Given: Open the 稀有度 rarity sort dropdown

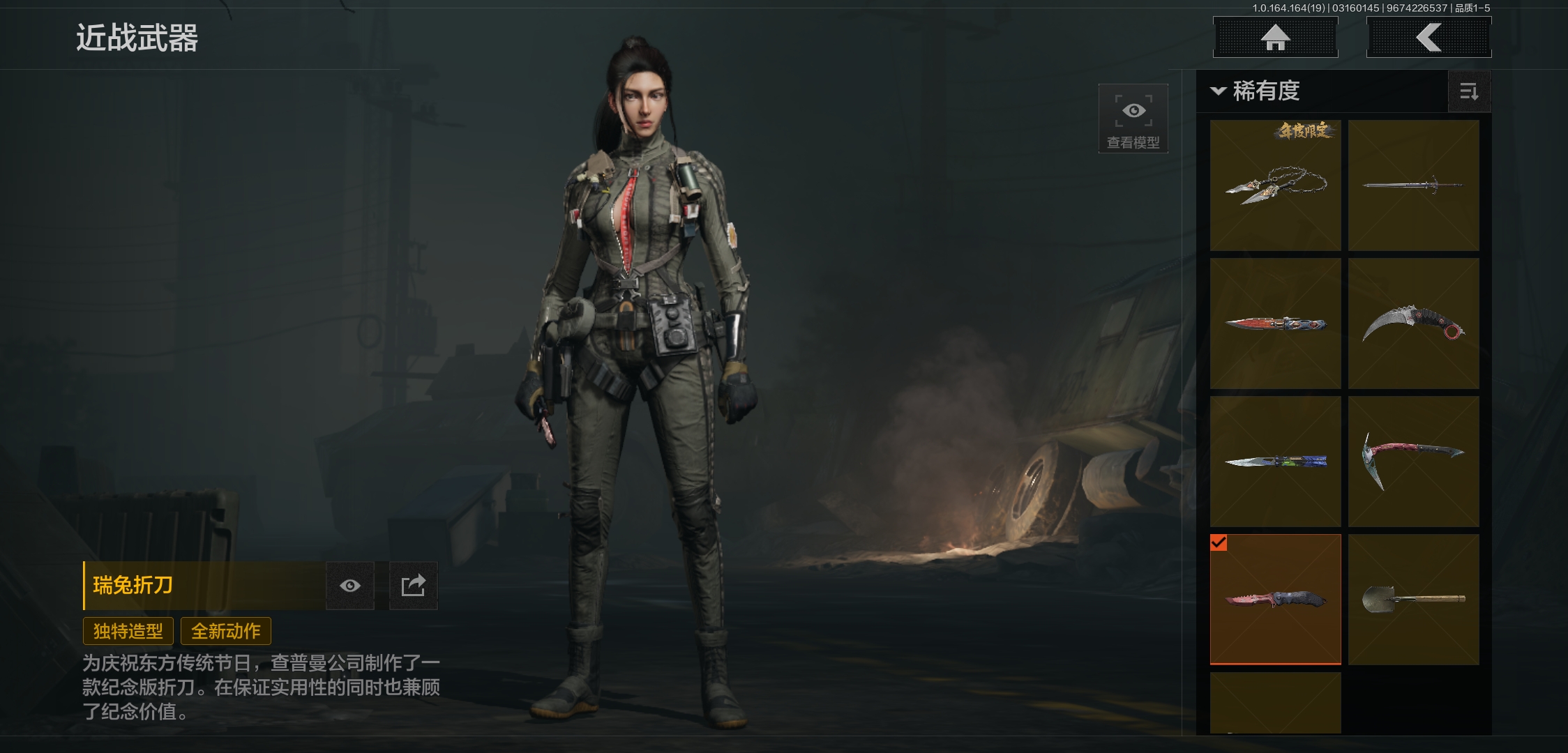Looking at the screenshot, I should pos(1257,91).
